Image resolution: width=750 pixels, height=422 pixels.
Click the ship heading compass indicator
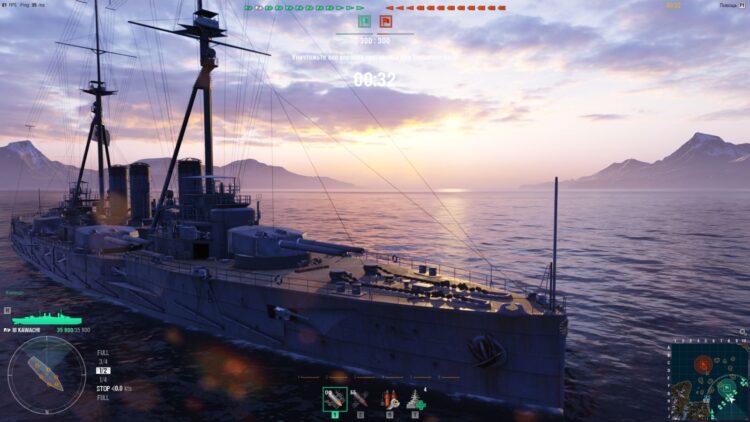[x=46, y=375]
